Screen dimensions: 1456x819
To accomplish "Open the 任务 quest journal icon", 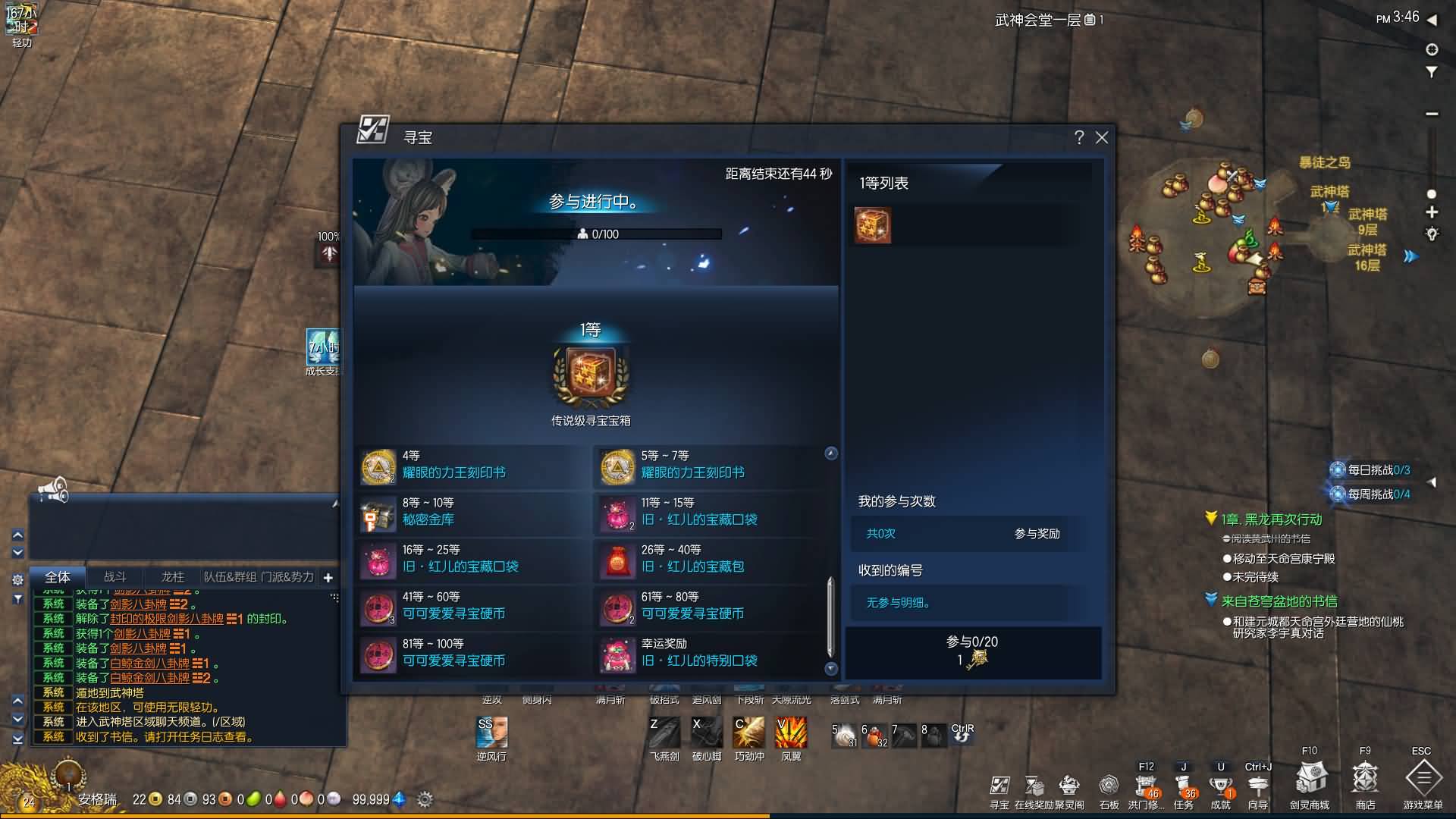I will pyautogui.click(x=1183, y=787).
